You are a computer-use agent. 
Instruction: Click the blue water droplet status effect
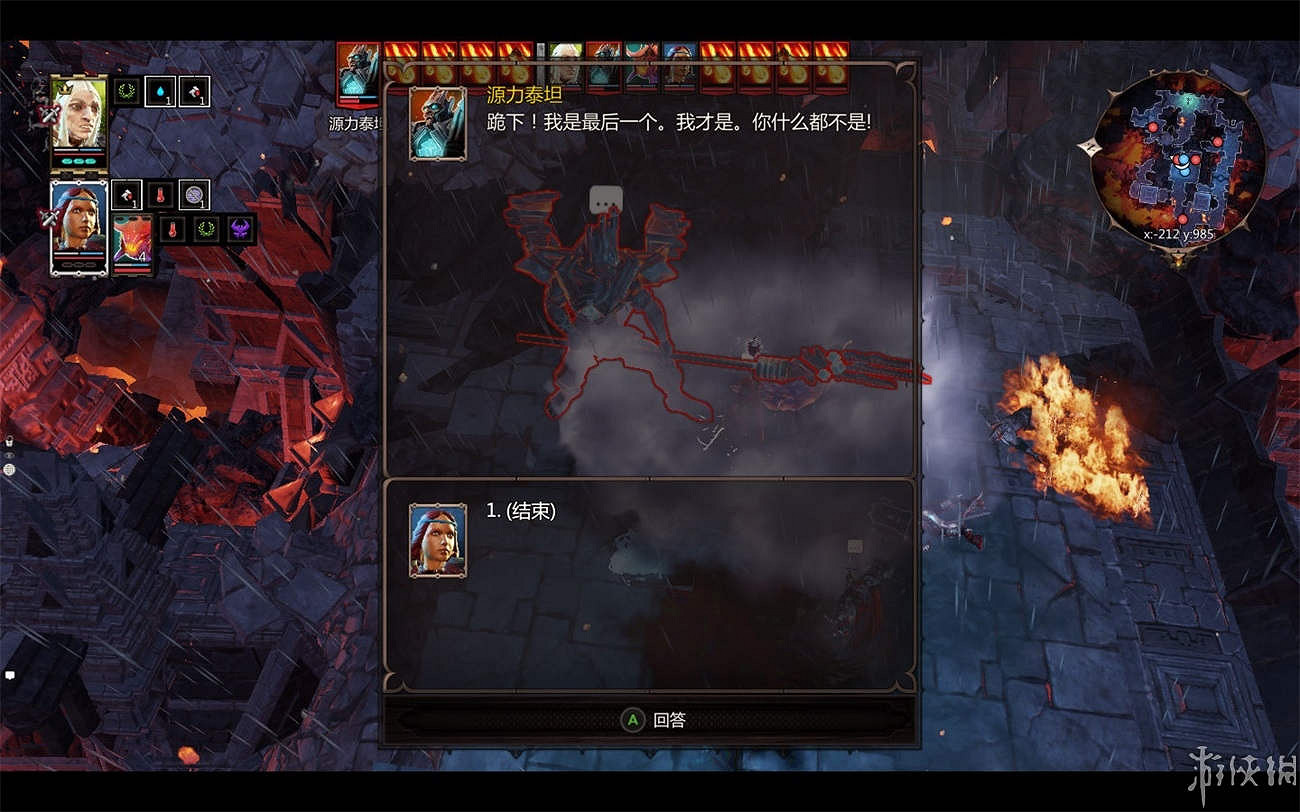coord(161,92)
